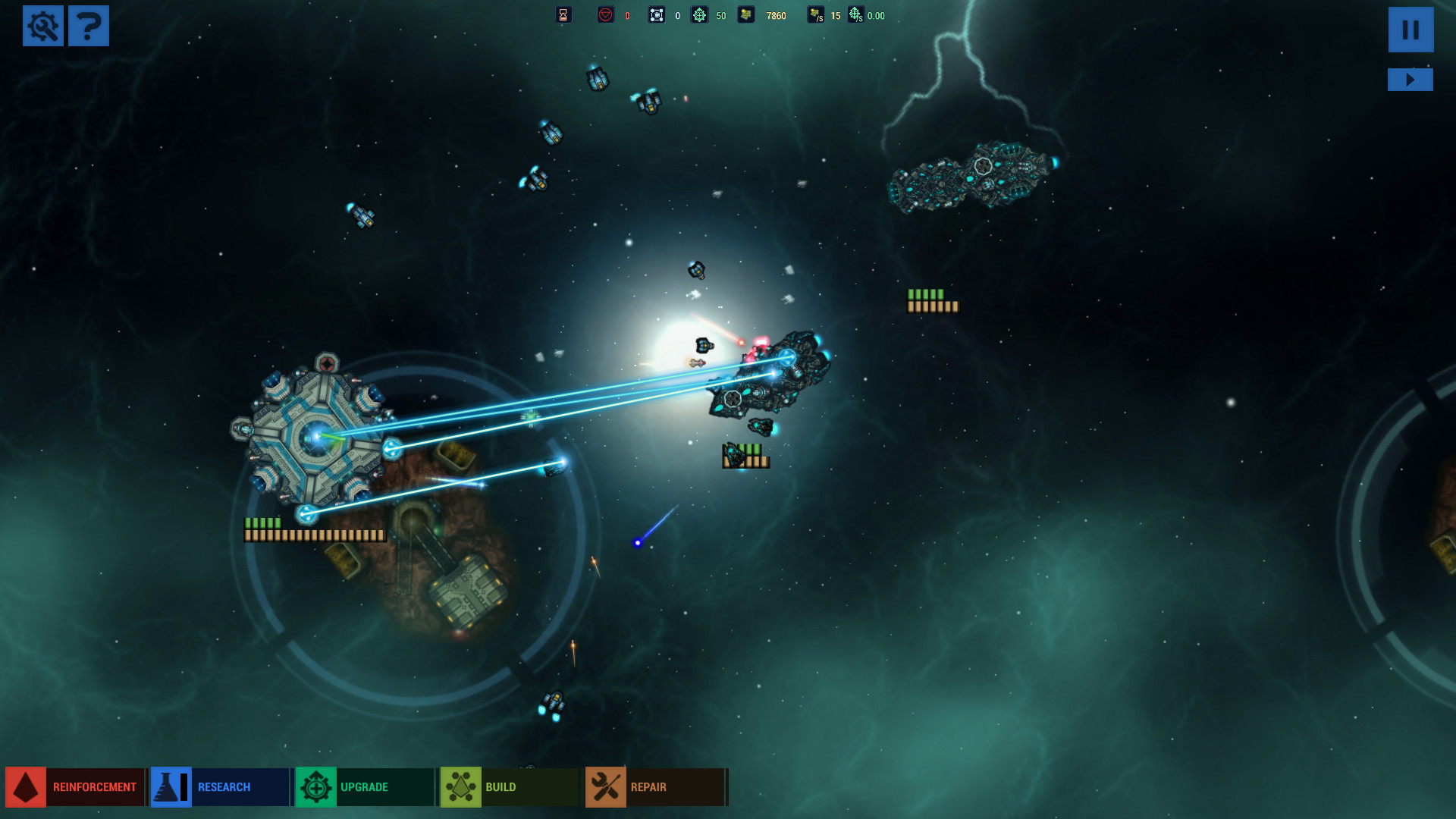Click the red shield lives counter icon
The height and width of the screenshot is (819, 1456).
pyautogui.click(x=605, y=14)
